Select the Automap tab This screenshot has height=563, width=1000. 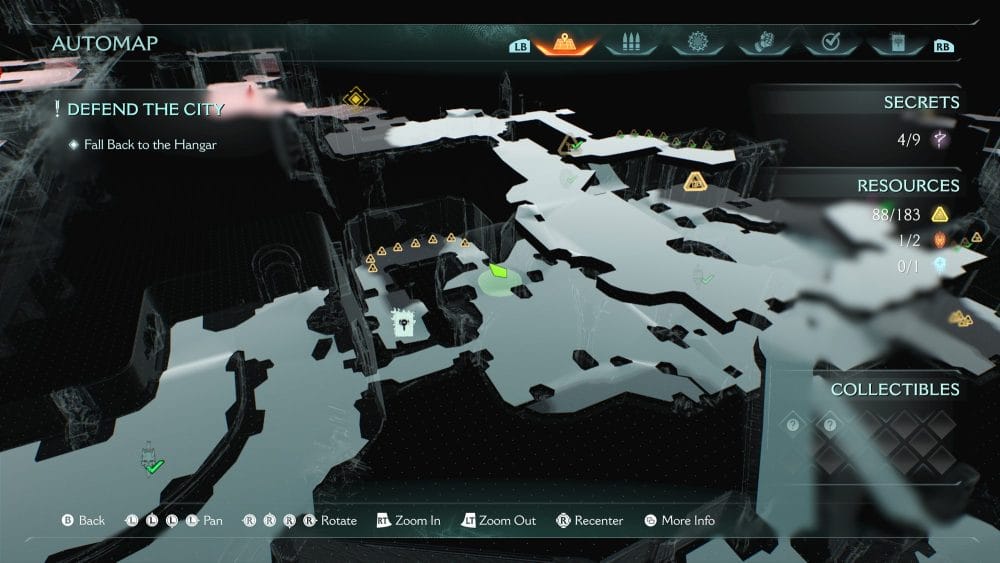(x=565, y=44)
